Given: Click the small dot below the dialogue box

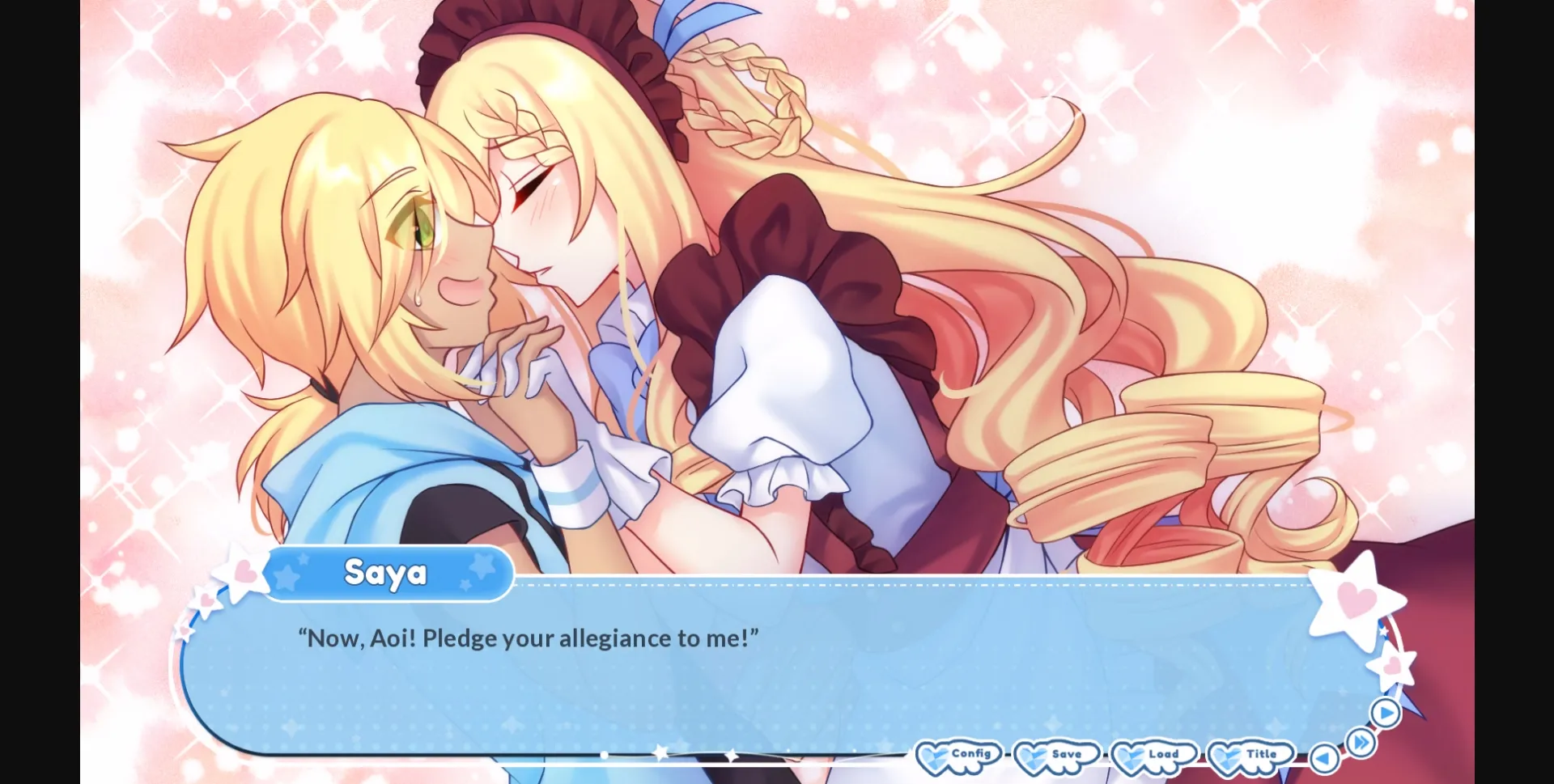Looking at the screenshot, I should click(x=604, y=754).
